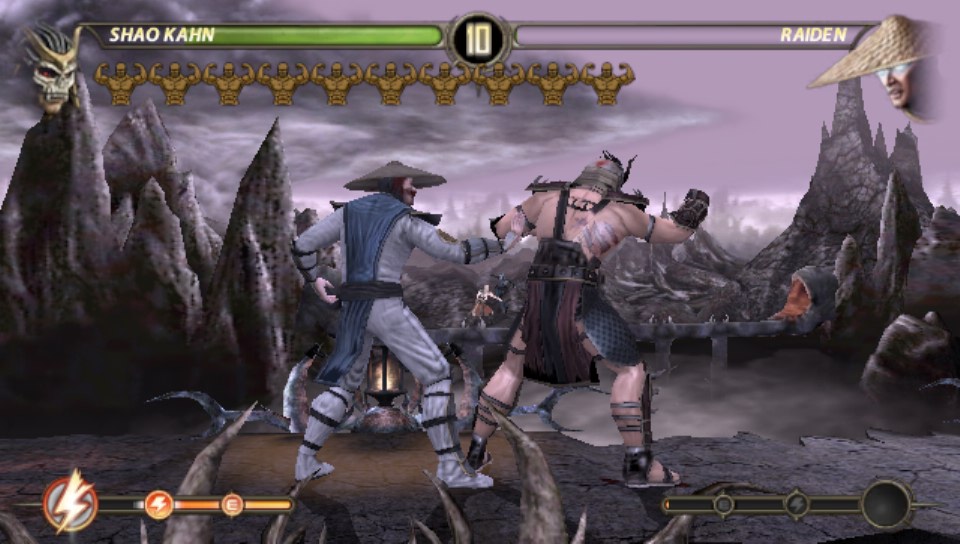The height and width of the screenshot is (544, 960).
Task: Activate the lightning bolt super meter emblem
Action: click(70, 503)
